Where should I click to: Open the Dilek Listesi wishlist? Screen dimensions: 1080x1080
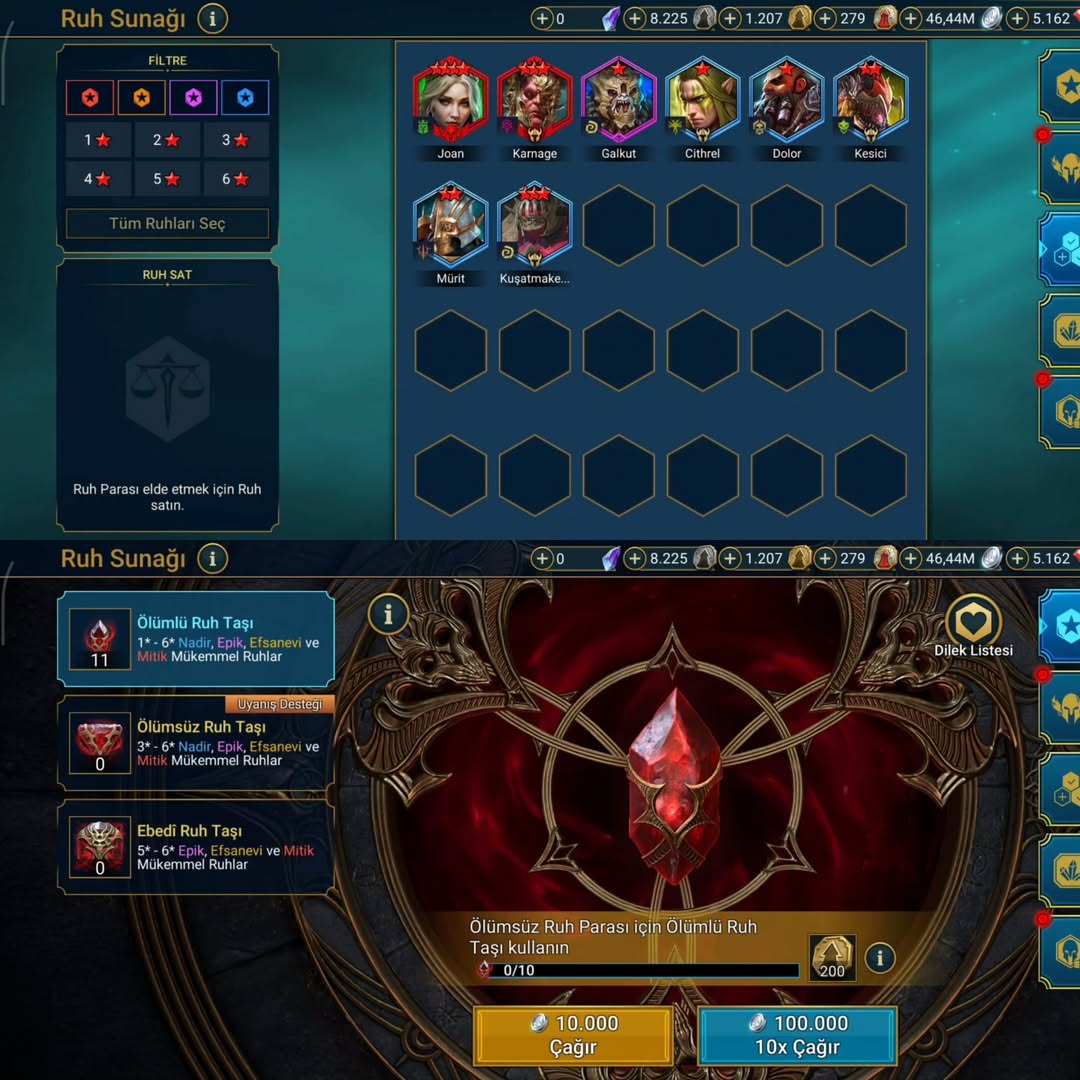point(973,627)
